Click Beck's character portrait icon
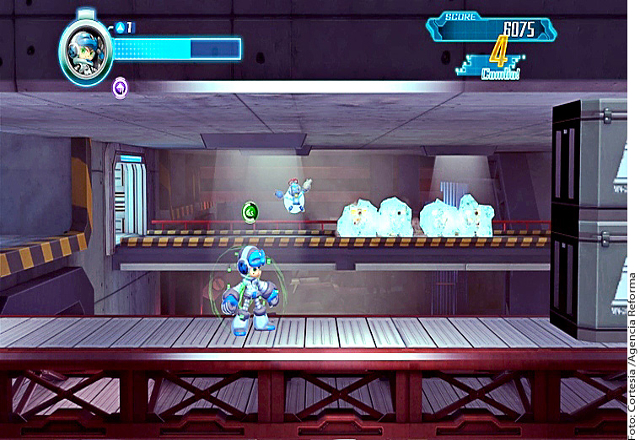The width and height of the screenshot is (640, 440). [85, 48]
